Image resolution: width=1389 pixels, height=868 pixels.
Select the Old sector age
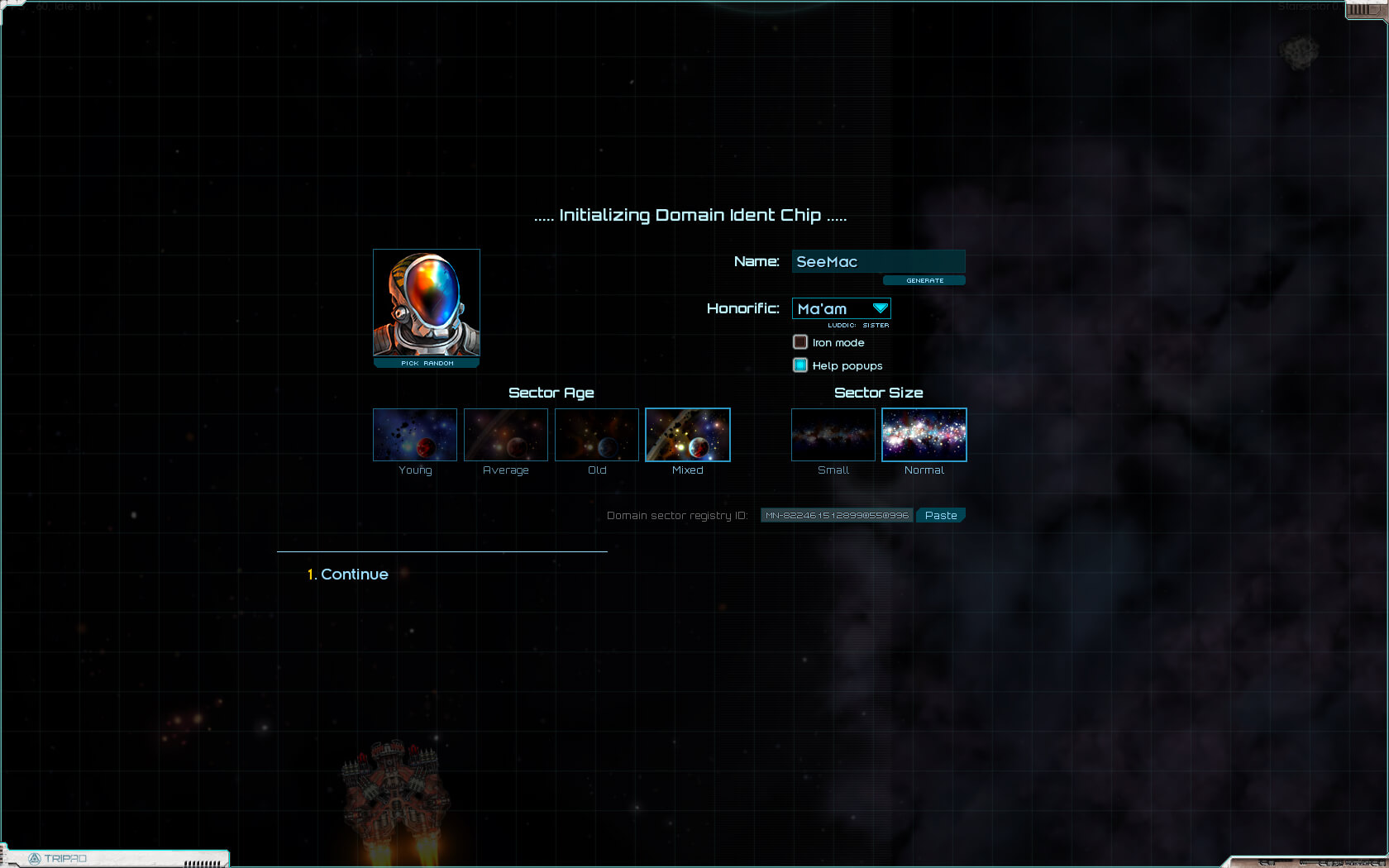coord(597,435)
